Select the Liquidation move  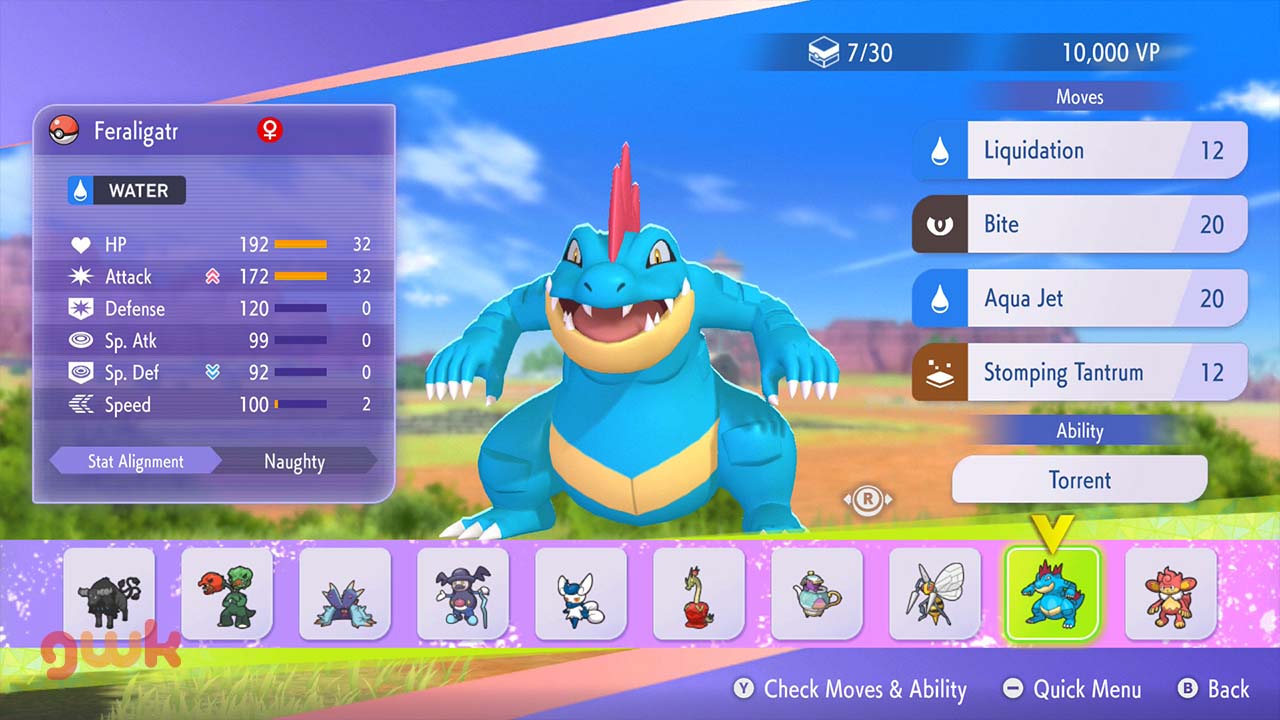tap(1080, 151)
